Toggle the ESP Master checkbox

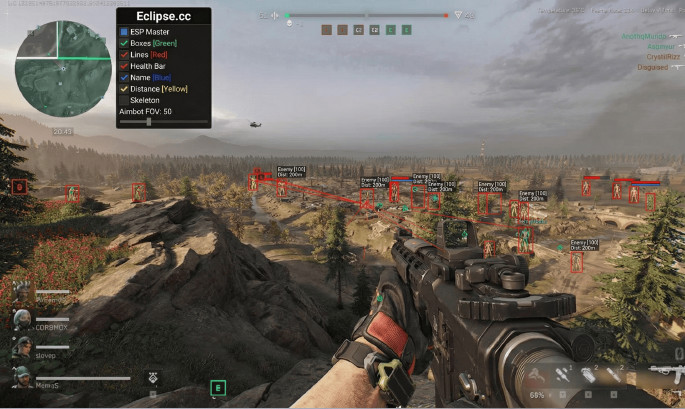[x=124, y=32]
